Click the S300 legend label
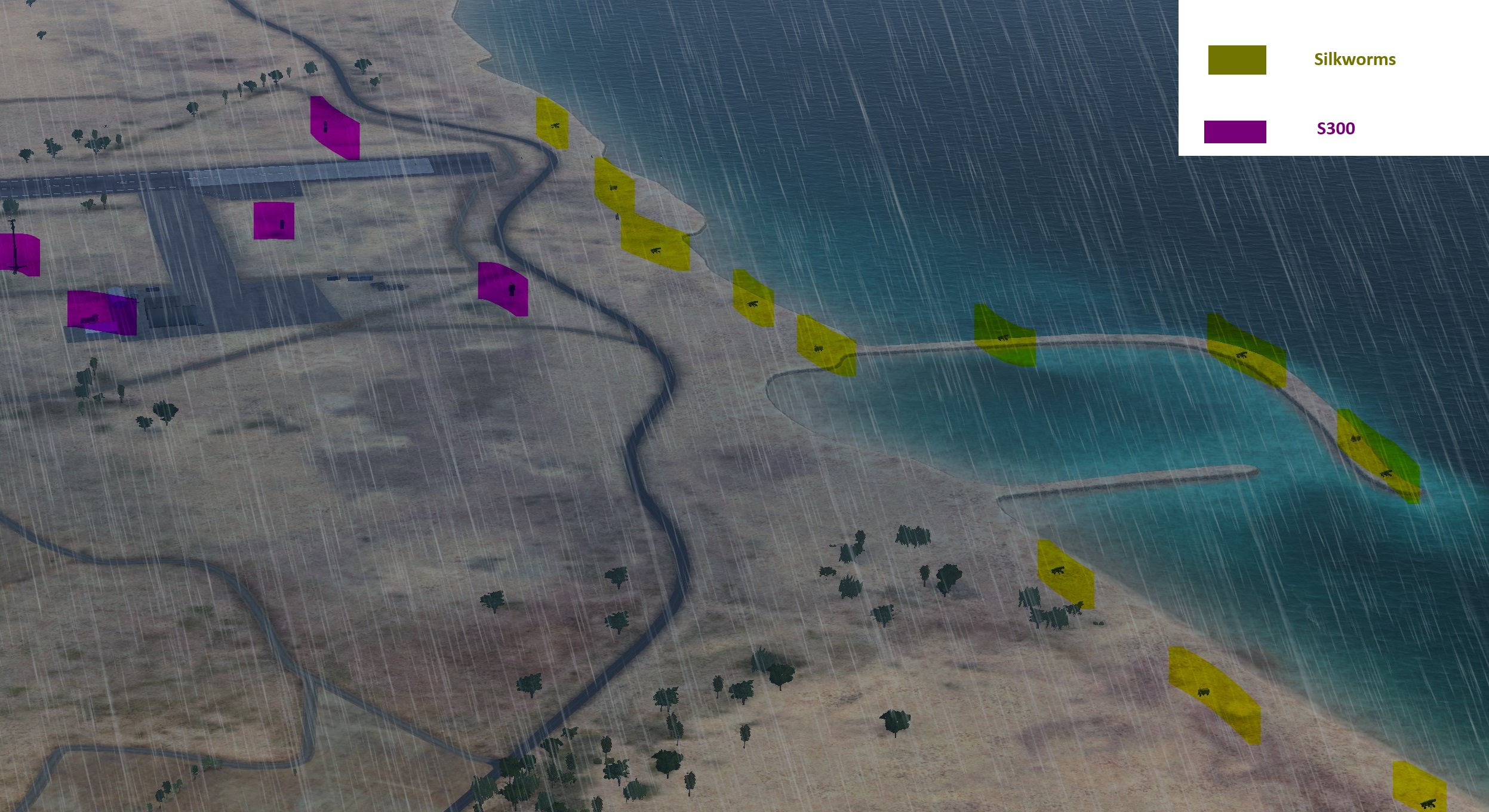The image size is (1489, 812). click(x=1336, y=128)
